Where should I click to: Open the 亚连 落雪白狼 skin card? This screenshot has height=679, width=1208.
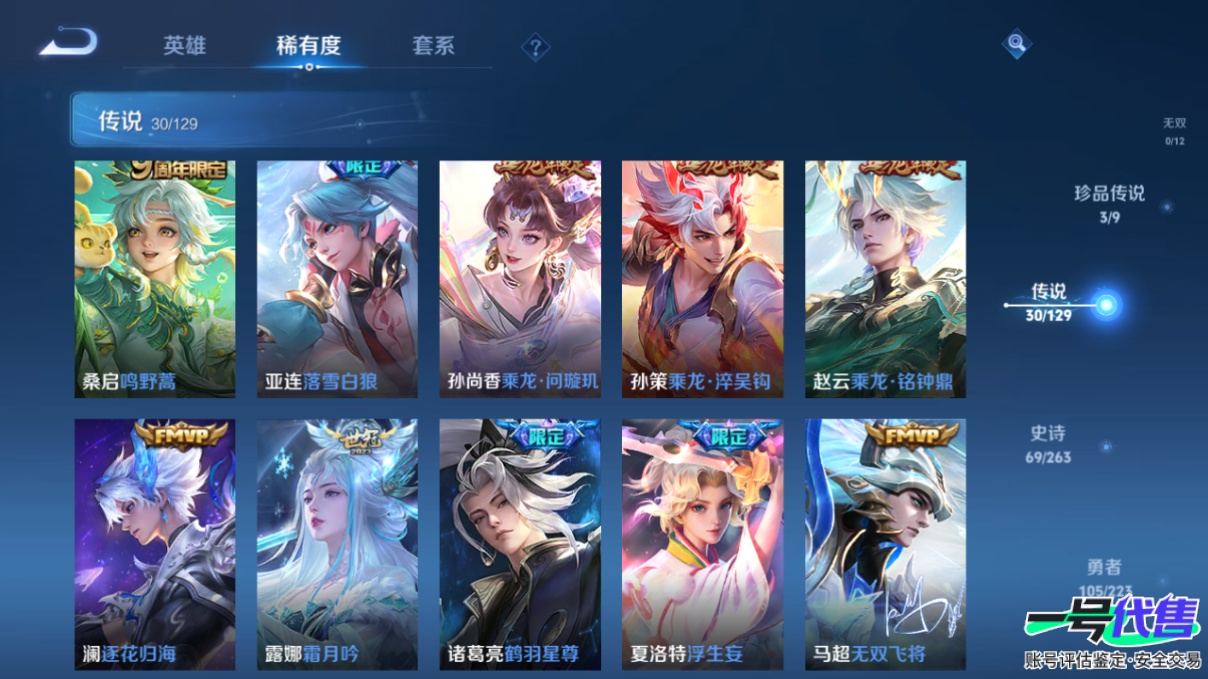tap(337, 279)
